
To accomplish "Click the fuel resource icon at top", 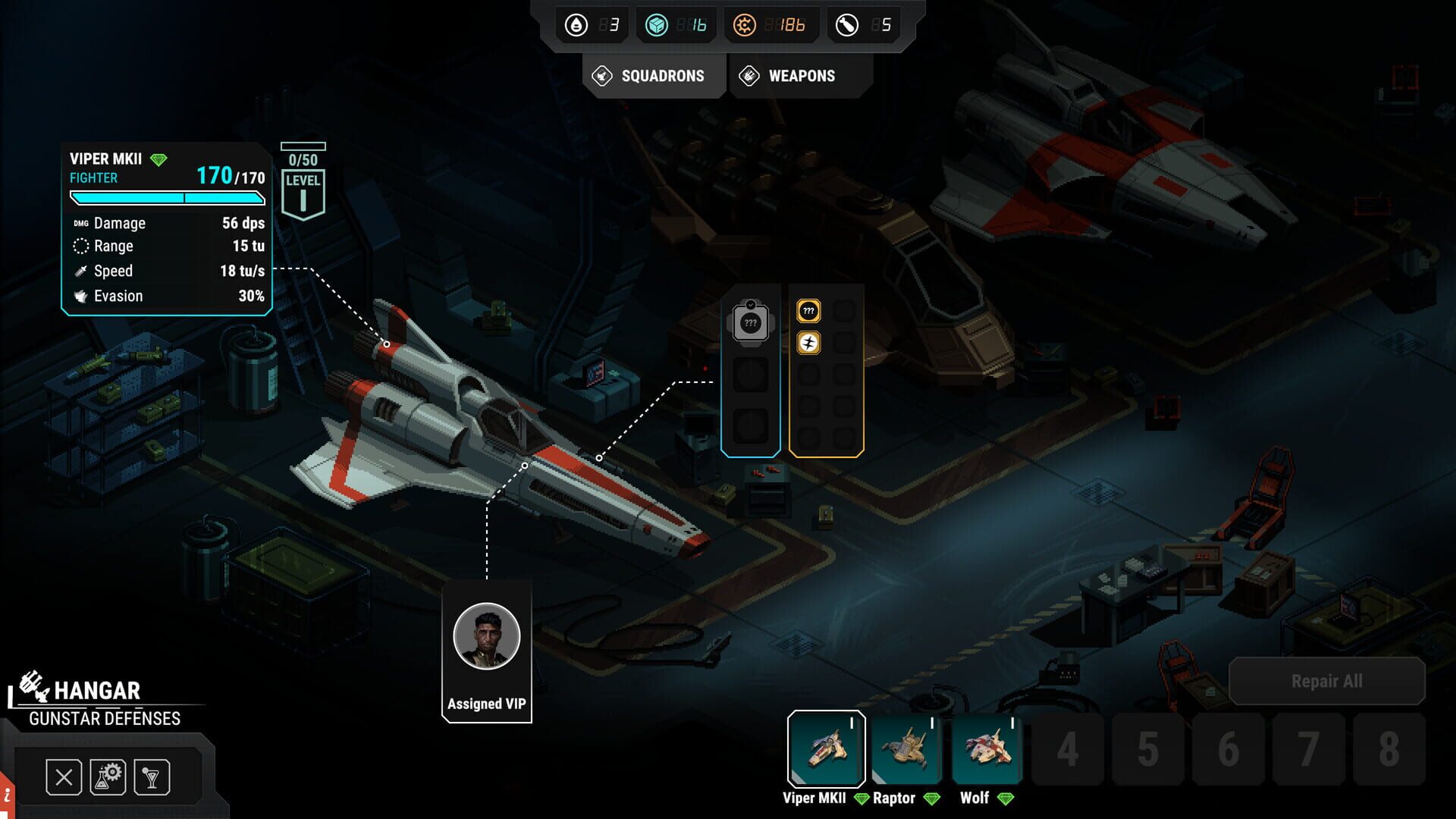I will [577, 24].
